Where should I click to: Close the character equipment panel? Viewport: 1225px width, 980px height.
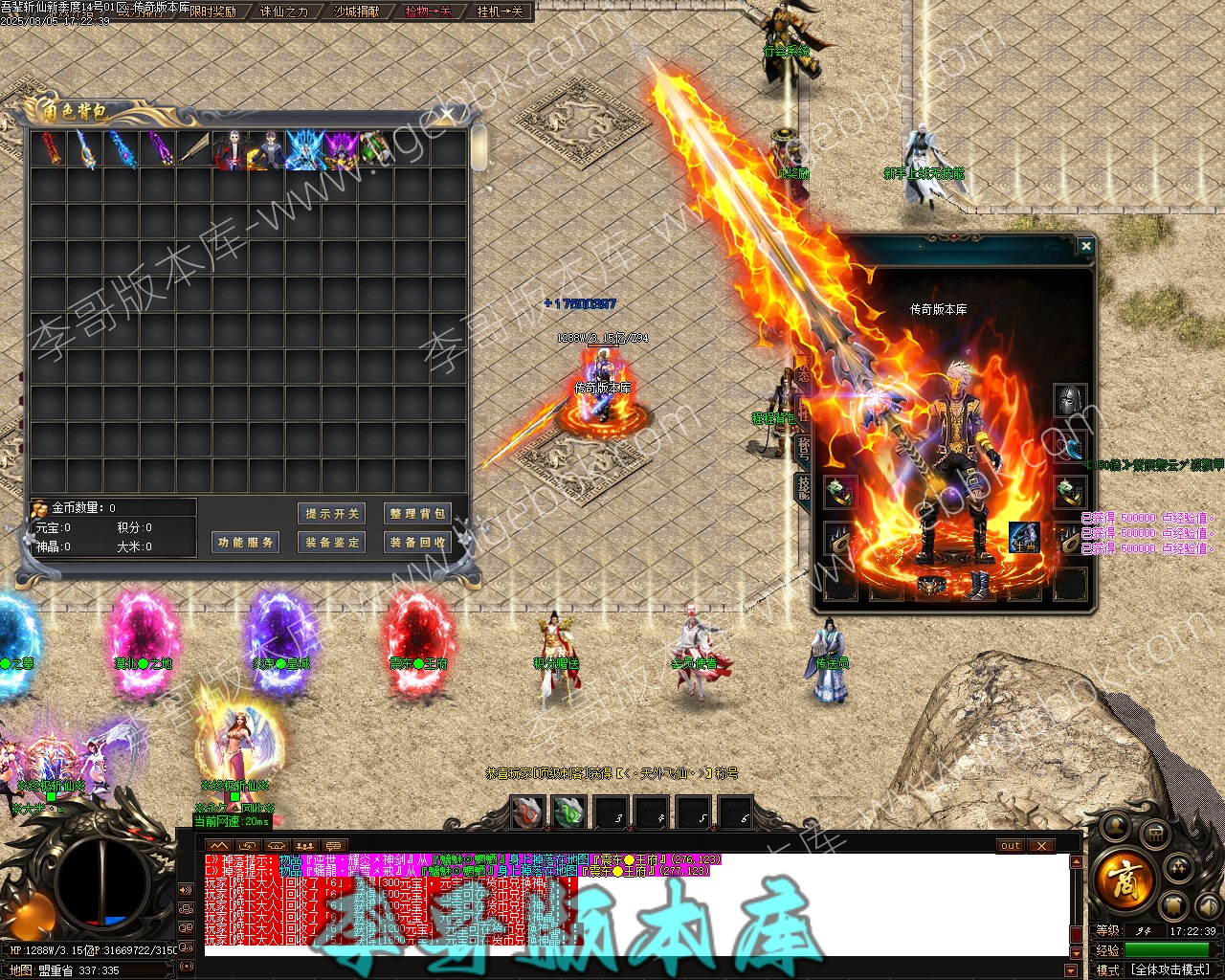(1085, 247)
